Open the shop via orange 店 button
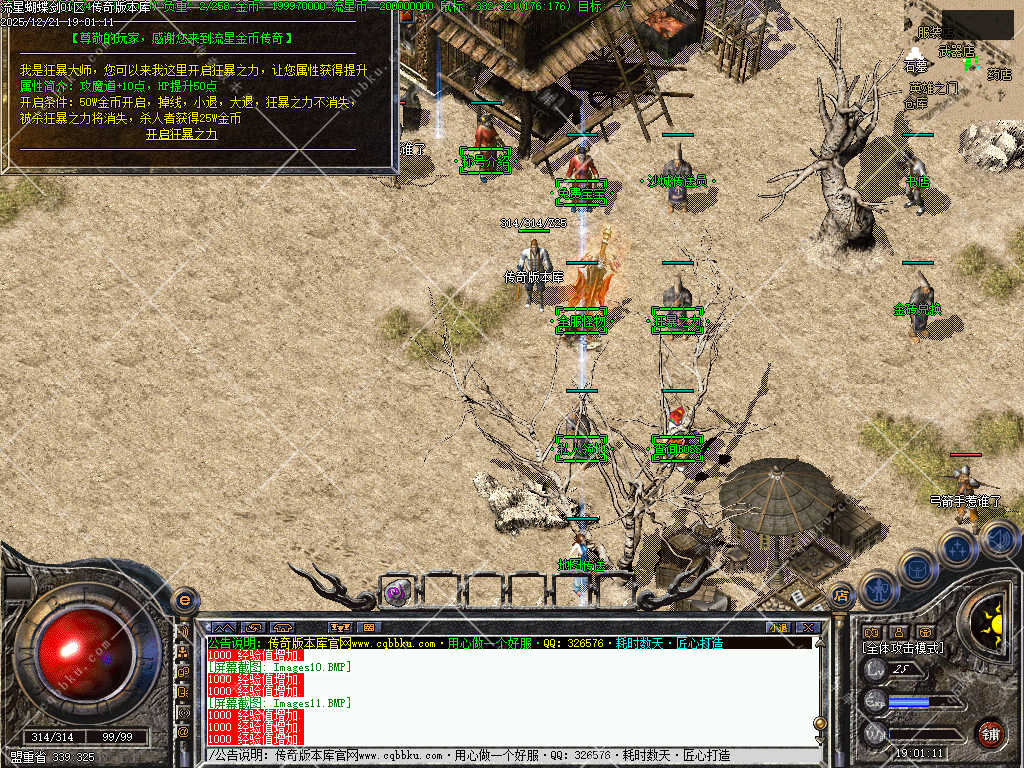 841,595
